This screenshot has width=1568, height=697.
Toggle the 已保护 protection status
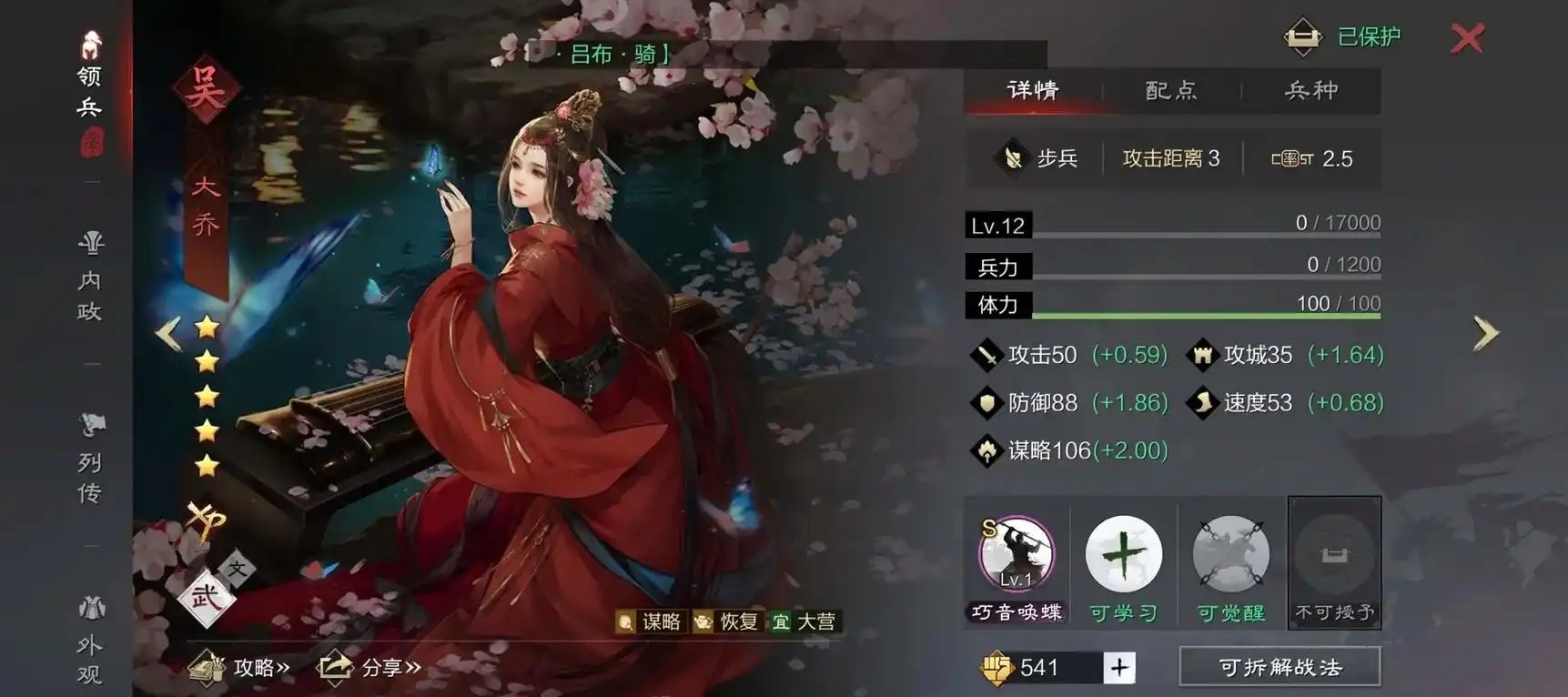[1340, 36]
